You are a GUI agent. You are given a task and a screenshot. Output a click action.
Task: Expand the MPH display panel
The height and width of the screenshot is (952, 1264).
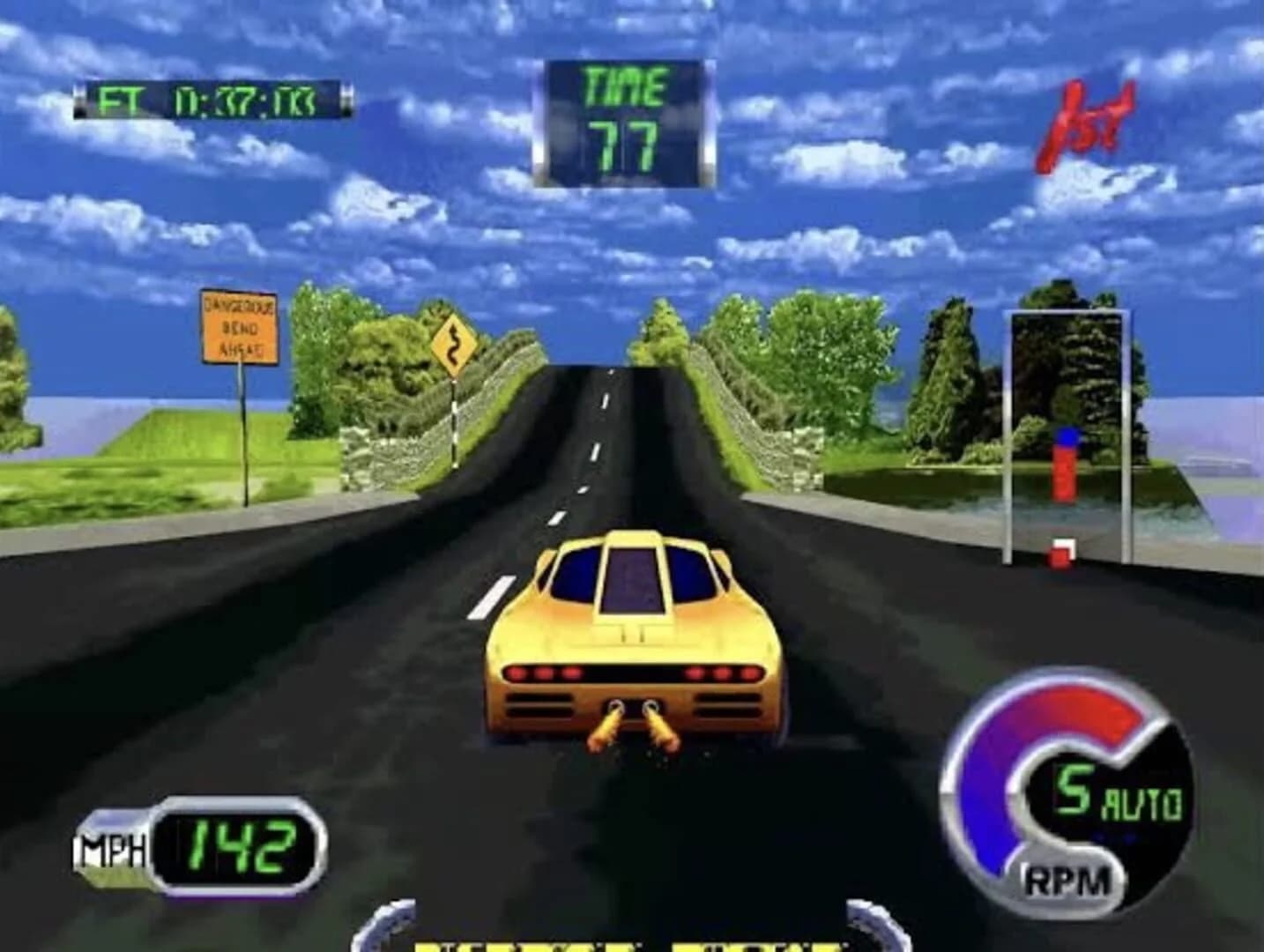(198, 844)
